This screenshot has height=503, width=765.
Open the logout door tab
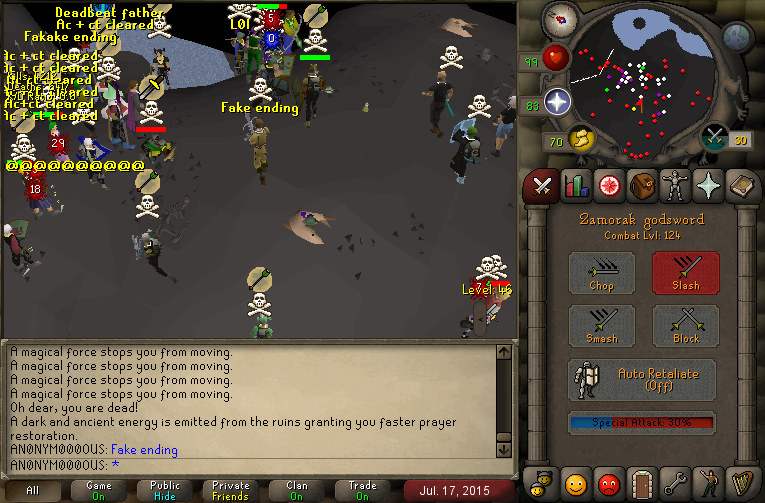click(x=641, y=484)
